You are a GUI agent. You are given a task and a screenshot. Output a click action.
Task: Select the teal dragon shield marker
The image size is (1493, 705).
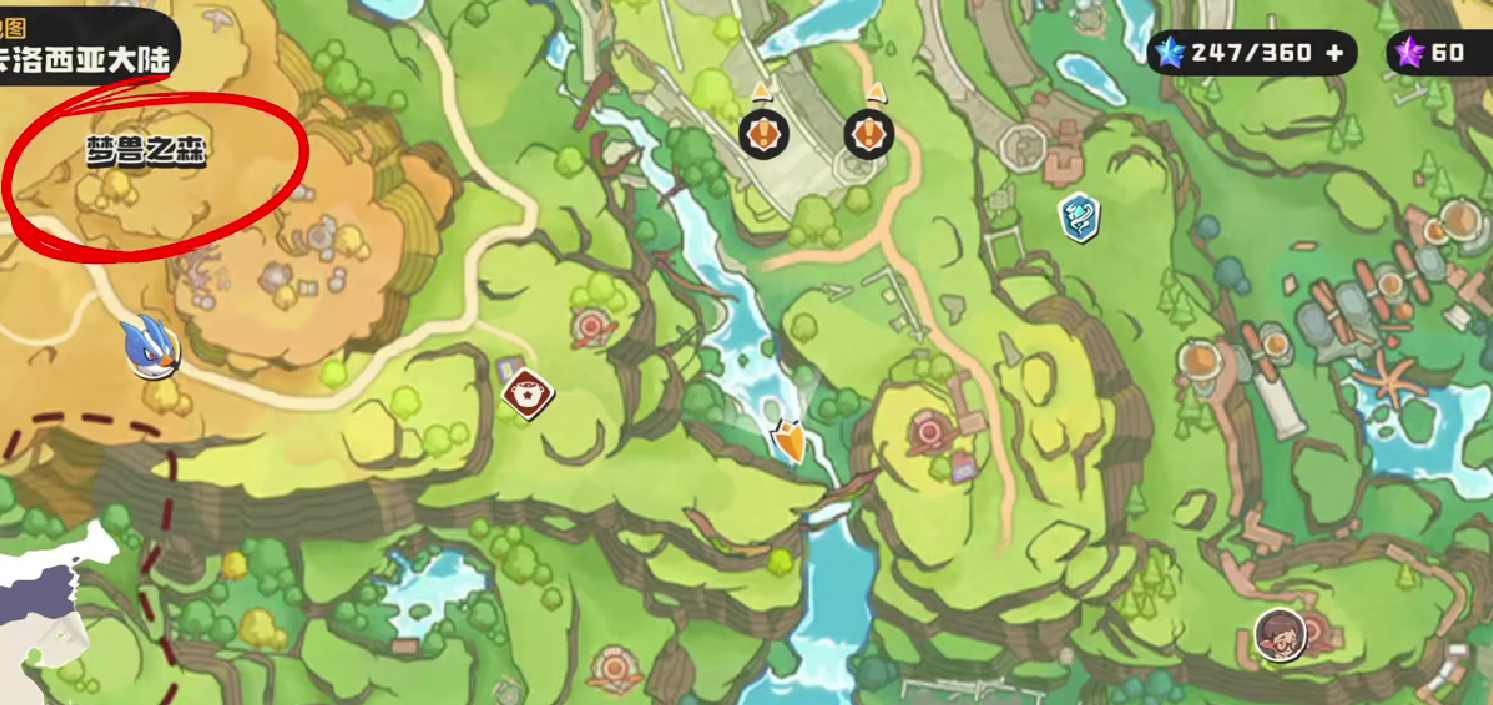click(1079, 217)
